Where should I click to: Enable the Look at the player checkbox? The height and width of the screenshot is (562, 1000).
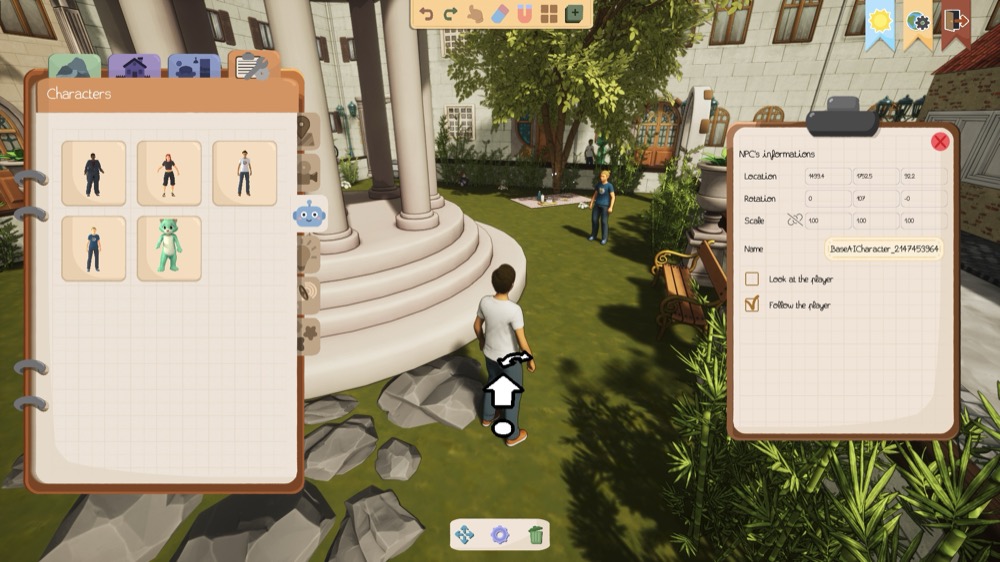point(752,279)
